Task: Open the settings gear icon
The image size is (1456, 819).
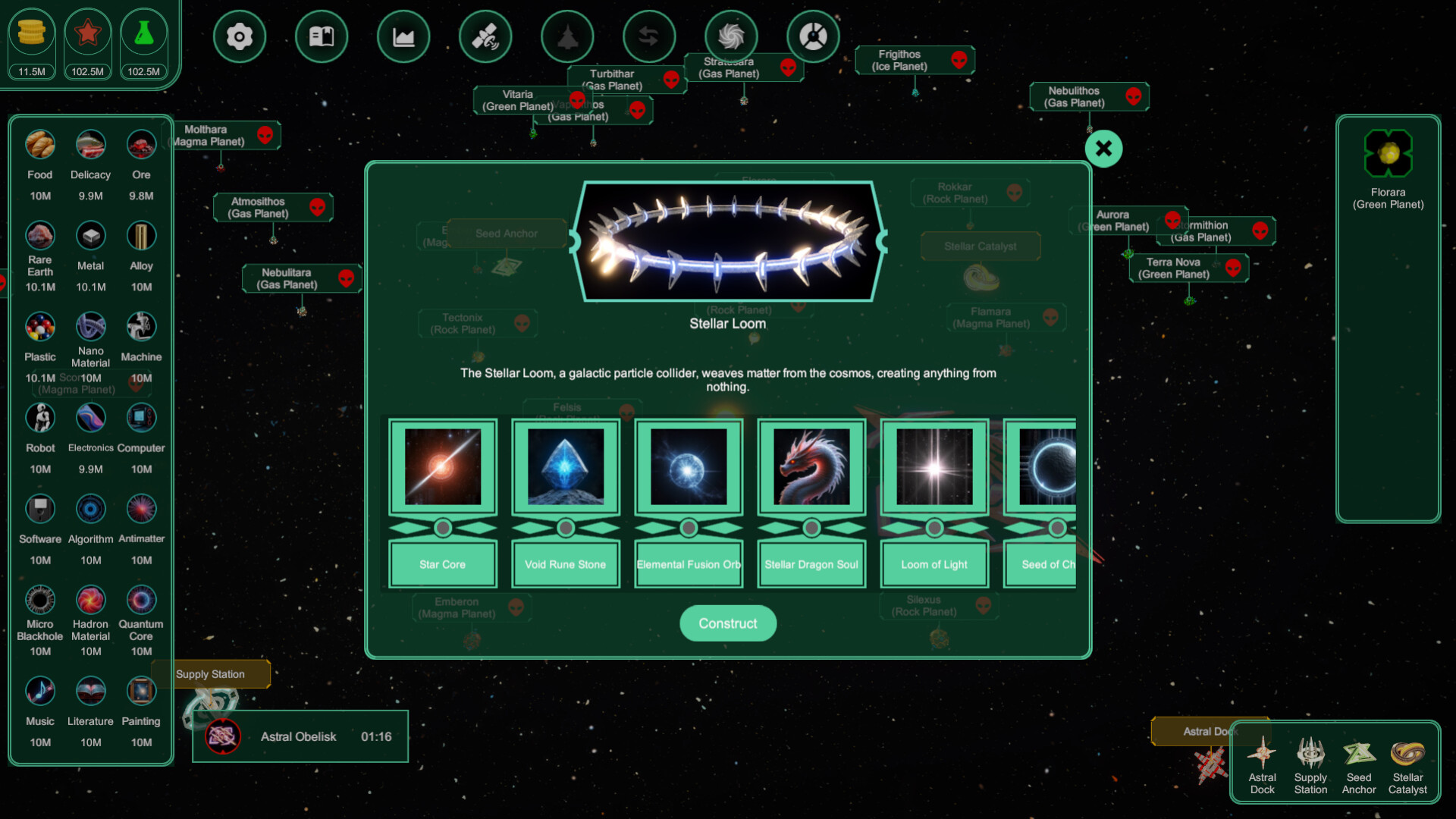Action: [240, 36]
